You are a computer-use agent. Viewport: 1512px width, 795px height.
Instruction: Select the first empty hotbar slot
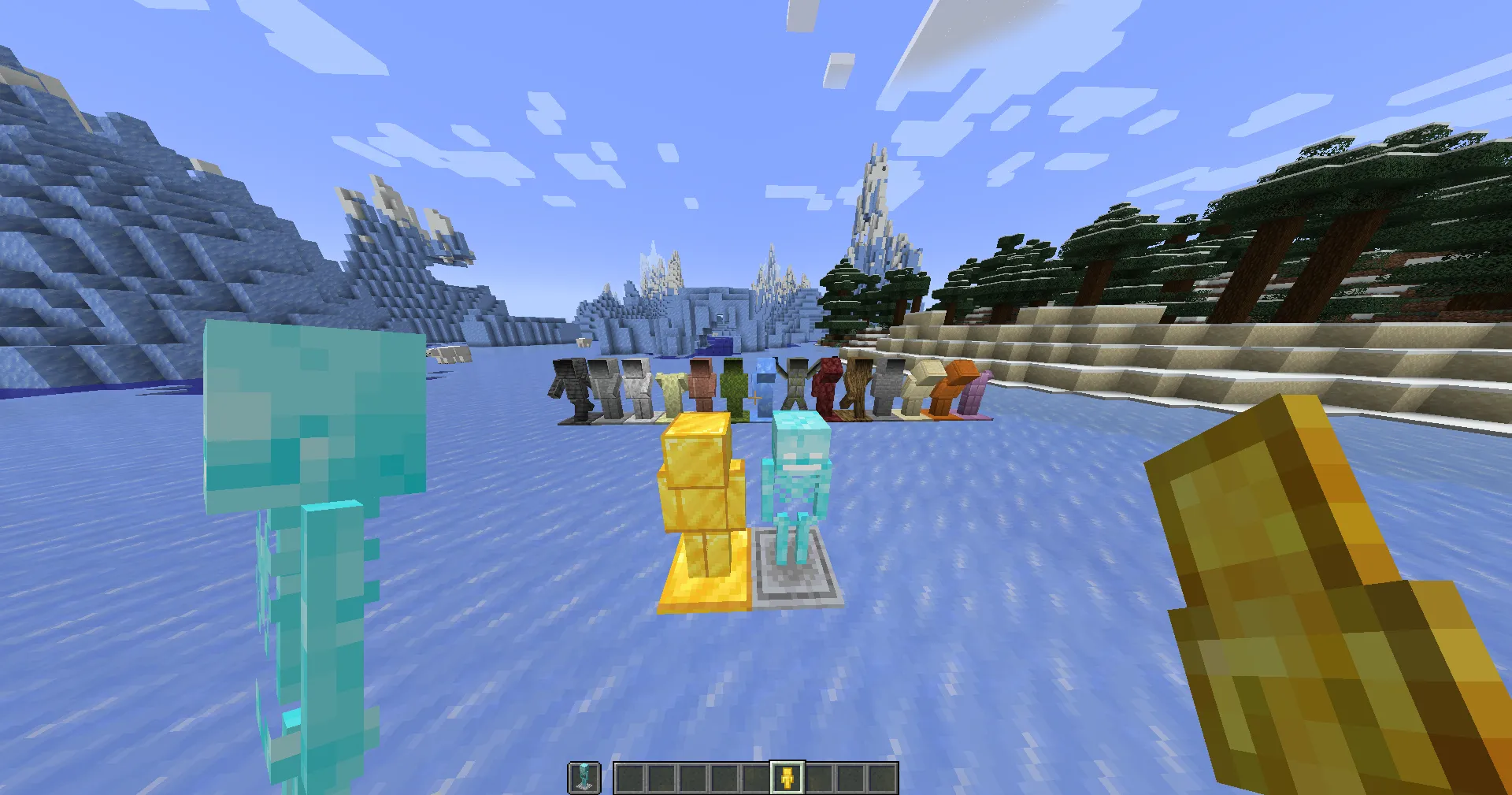[628, 776]
